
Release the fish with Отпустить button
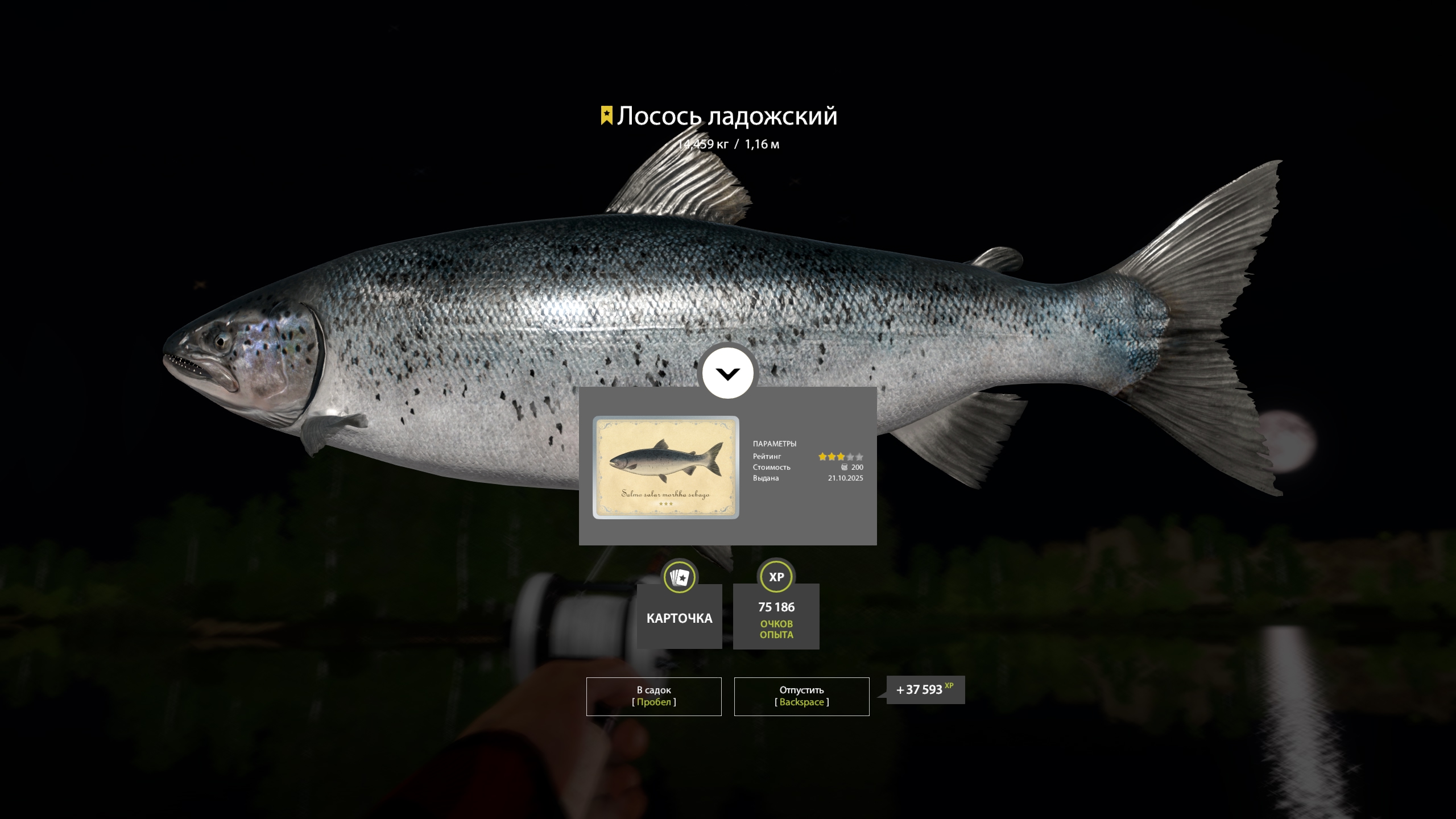click(x=801, y=696)
